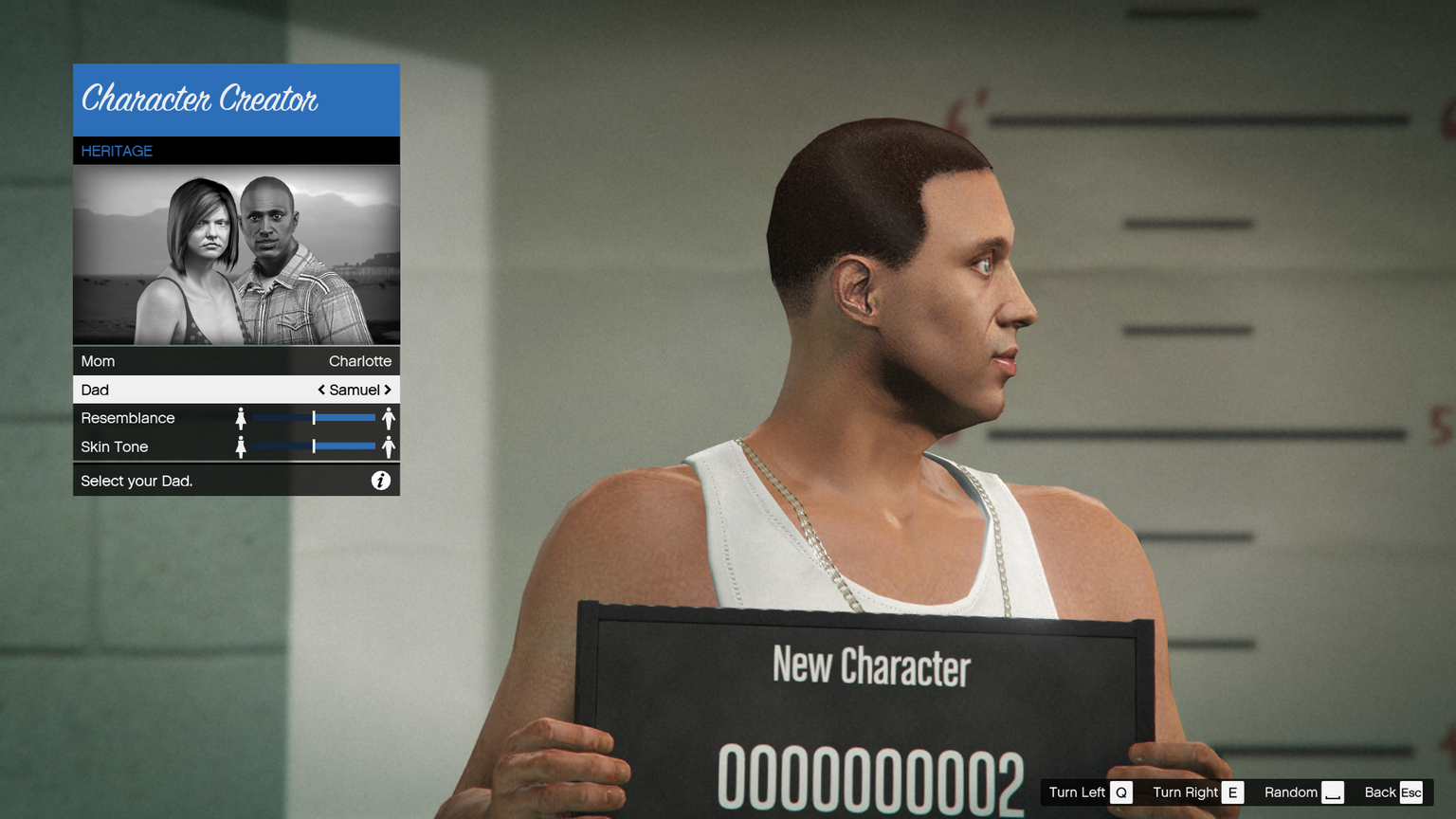The height and width of the screenshot is (819, 1456).
Task: Click the Heritage section header
Action: (117, 151)
